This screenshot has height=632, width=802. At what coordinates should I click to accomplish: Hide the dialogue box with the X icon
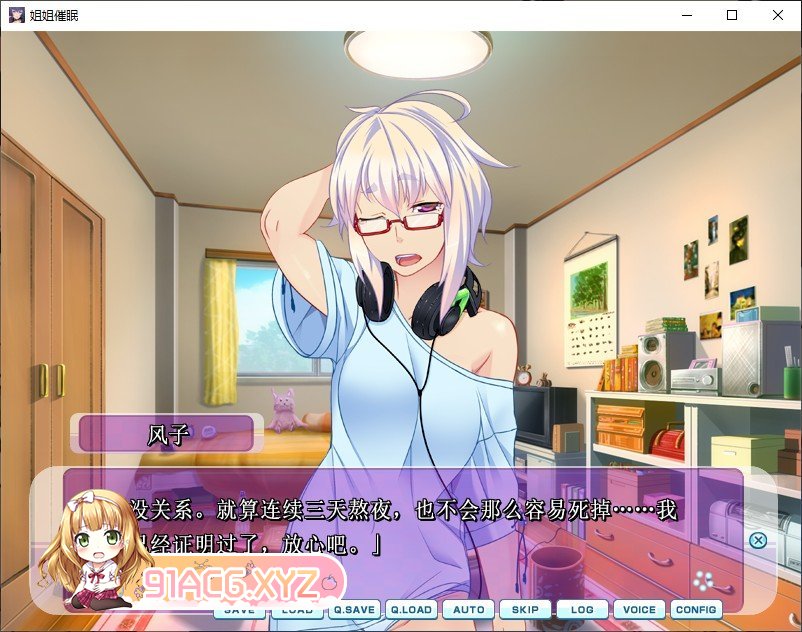(758, 540)
